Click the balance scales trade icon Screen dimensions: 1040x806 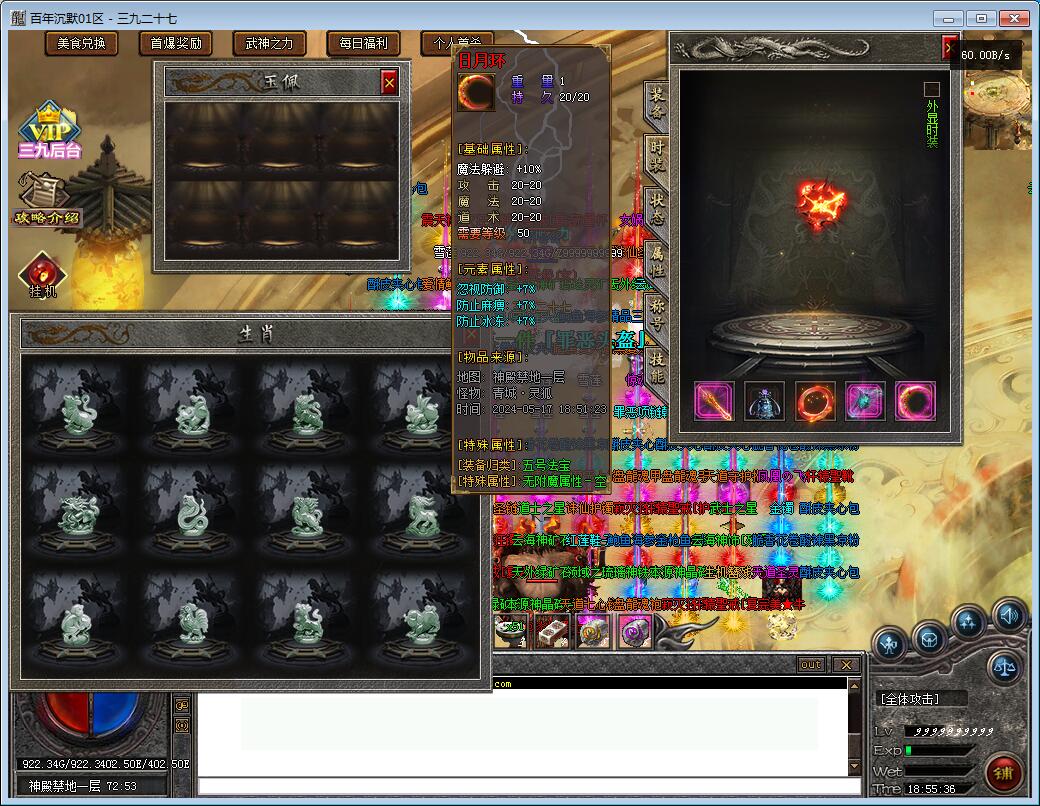tap(1005, 667)
